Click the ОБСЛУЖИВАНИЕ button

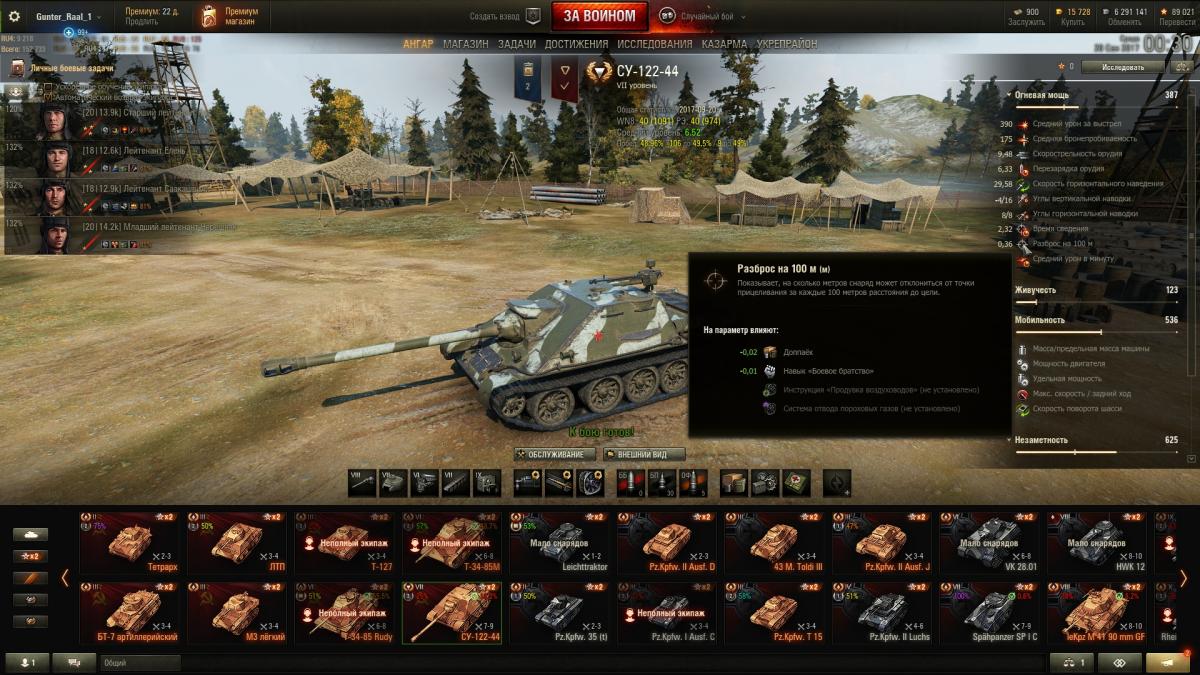click(555, 454)
